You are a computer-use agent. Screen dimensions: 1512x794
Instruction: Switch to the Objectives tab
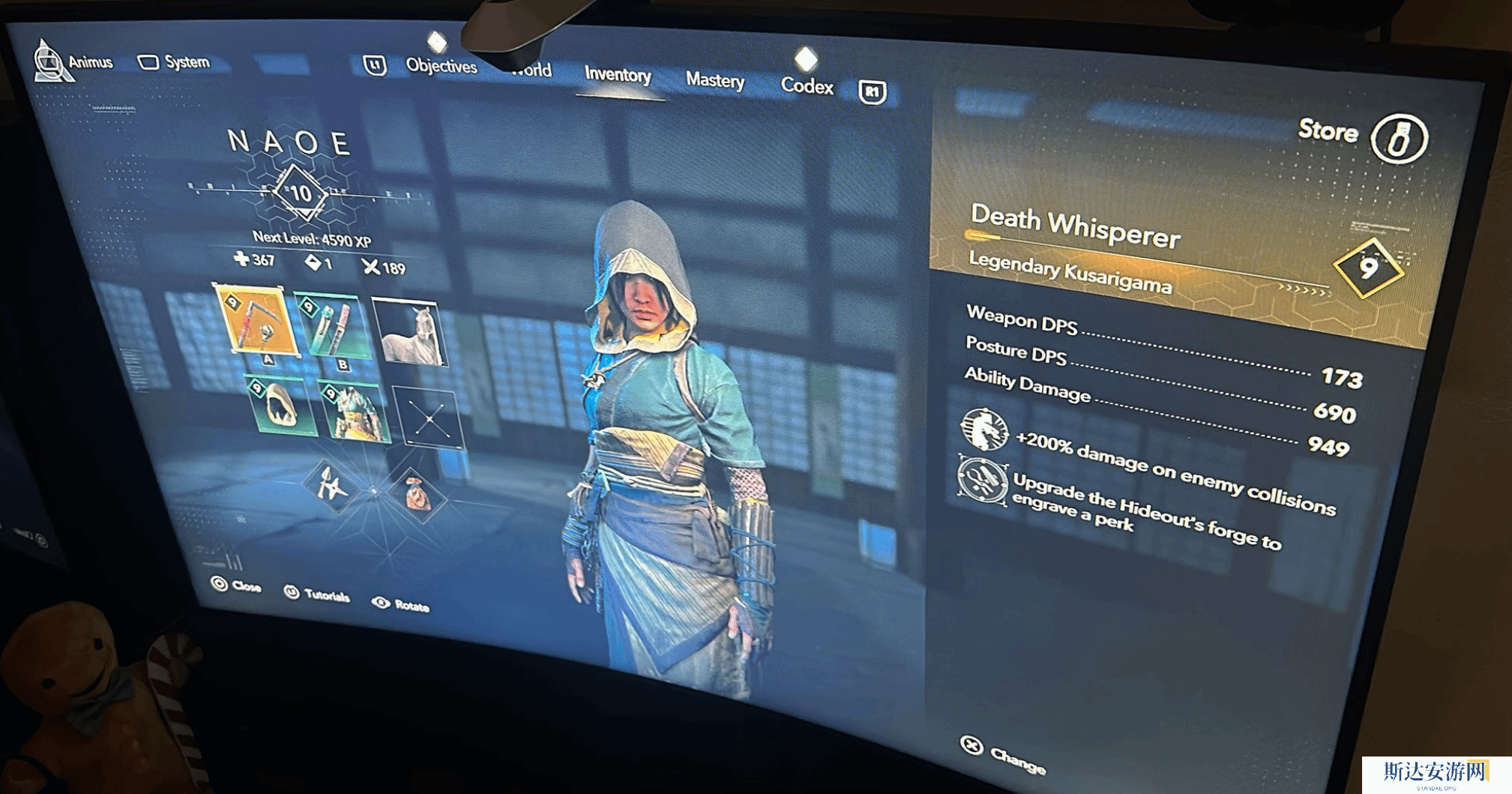441,66
